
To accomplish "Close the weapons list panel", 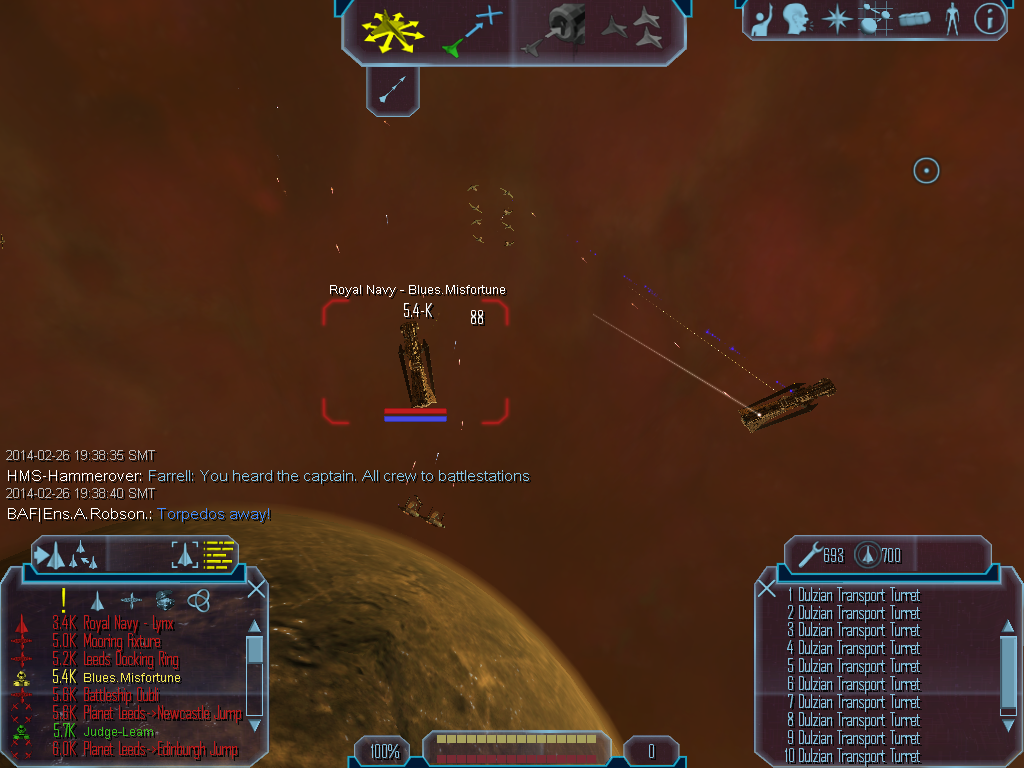I will [767, 589].
